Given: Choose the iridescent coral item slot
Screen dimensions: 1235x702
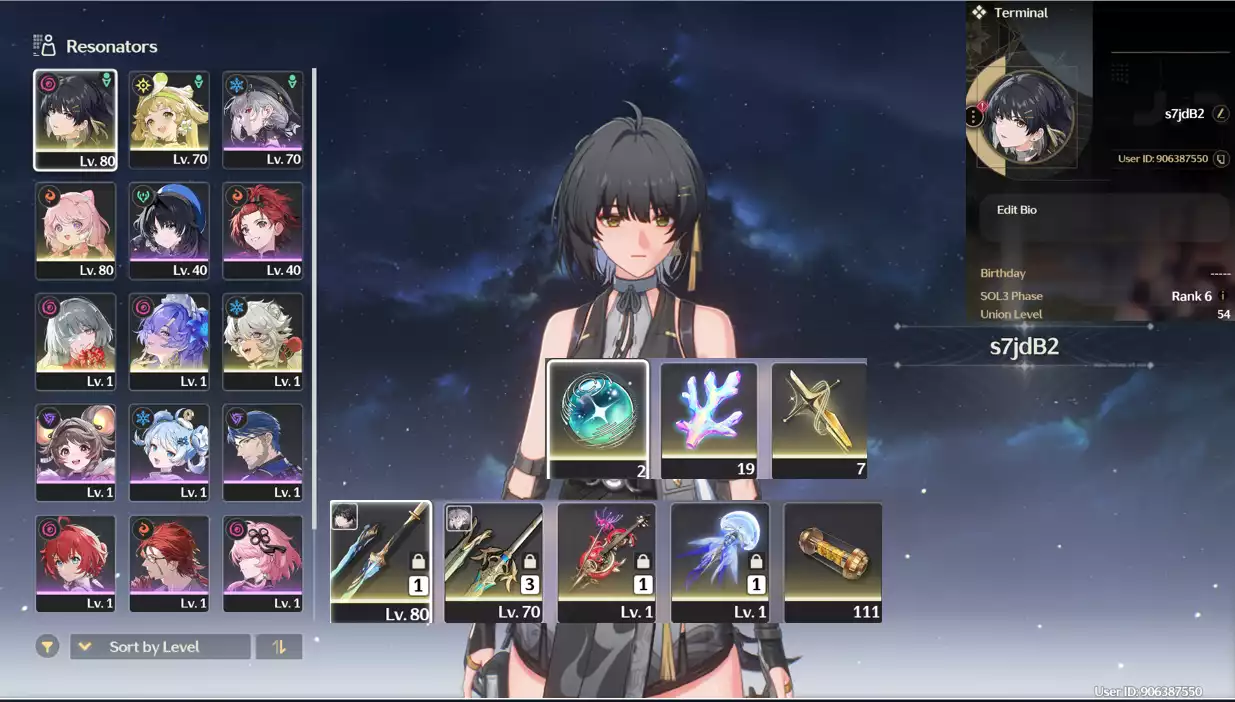Looking at the screenshot, I should [709, 420].
